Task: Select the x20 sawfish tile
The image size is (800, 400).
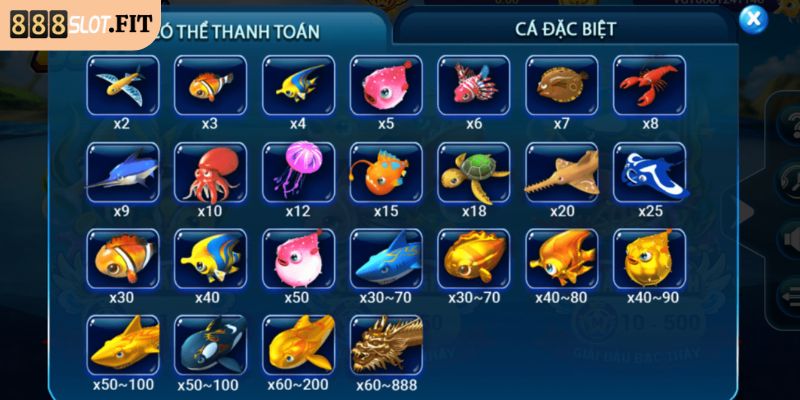Action: point(562,172)
